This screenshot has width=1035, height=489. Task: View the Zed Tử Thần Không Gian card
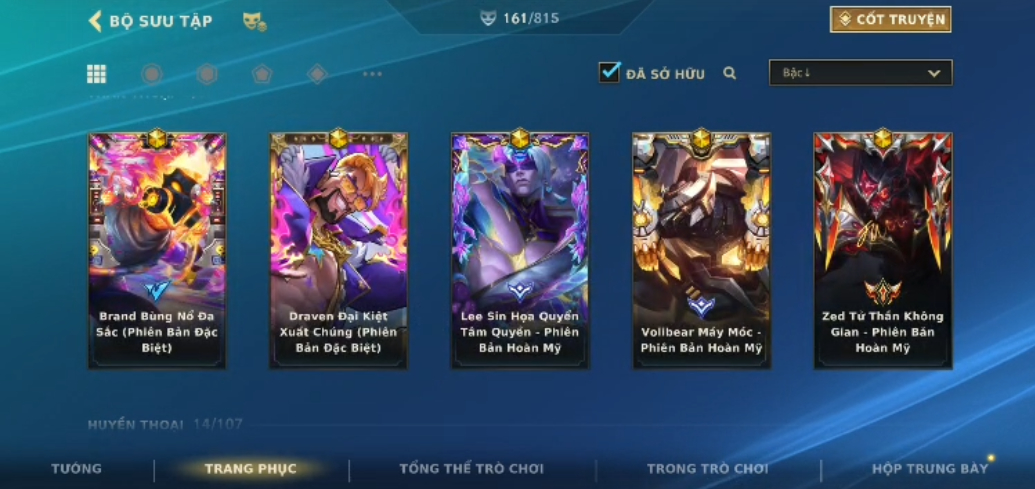coord(882,250)
